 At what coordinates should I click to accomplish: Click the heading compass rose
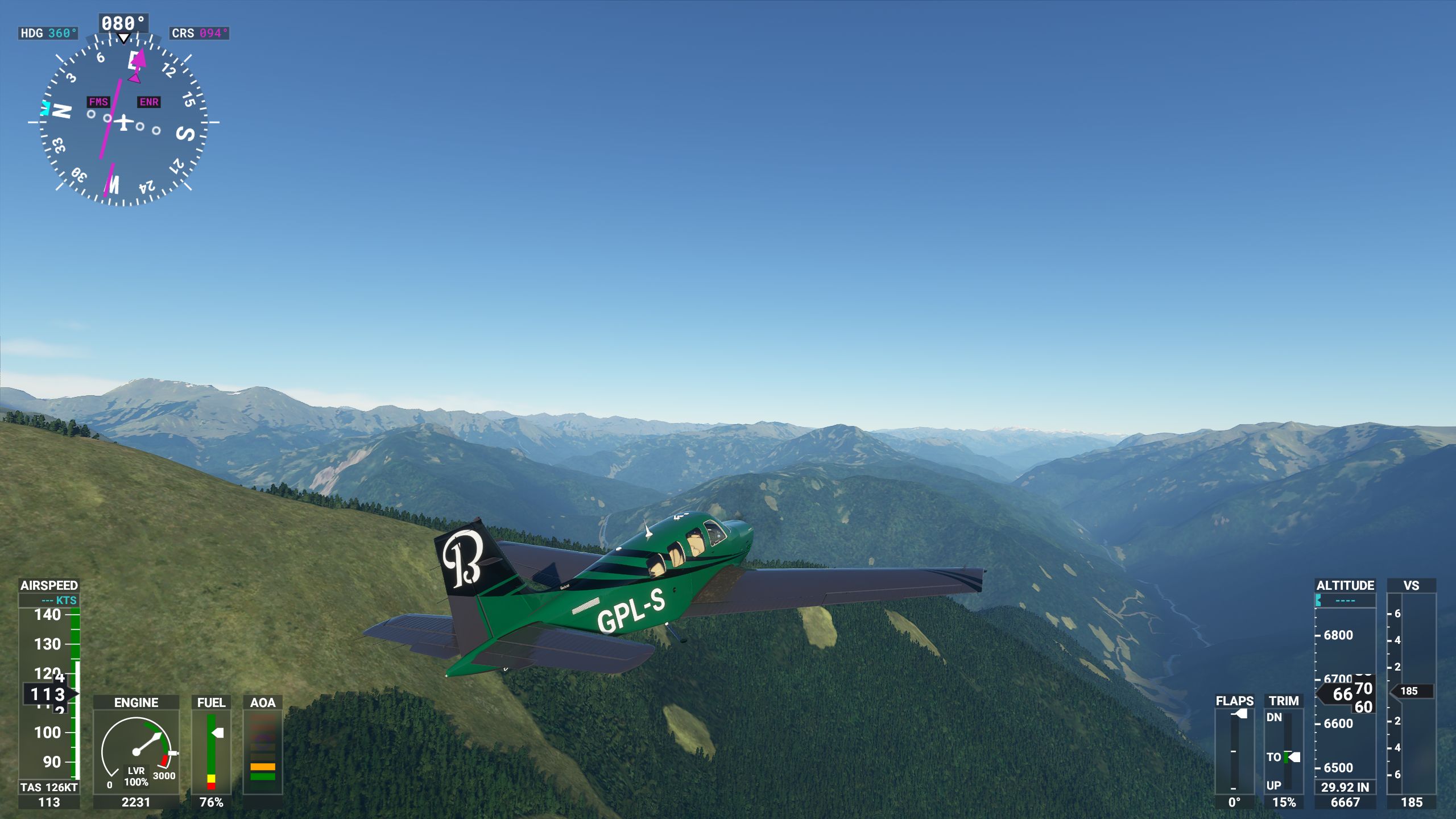click(x=123, y=122)
